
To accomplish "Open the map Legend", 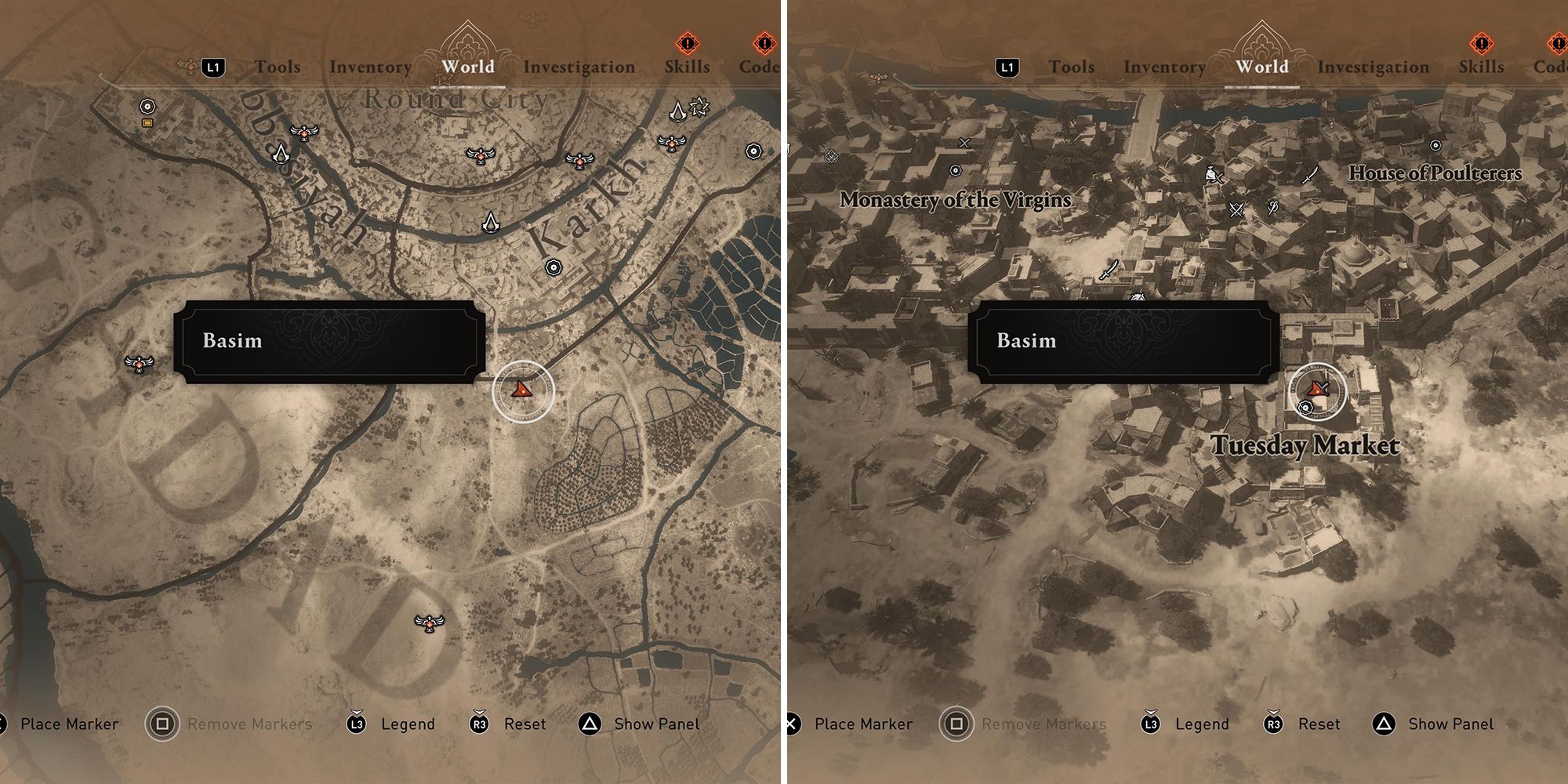I will 408,724.
